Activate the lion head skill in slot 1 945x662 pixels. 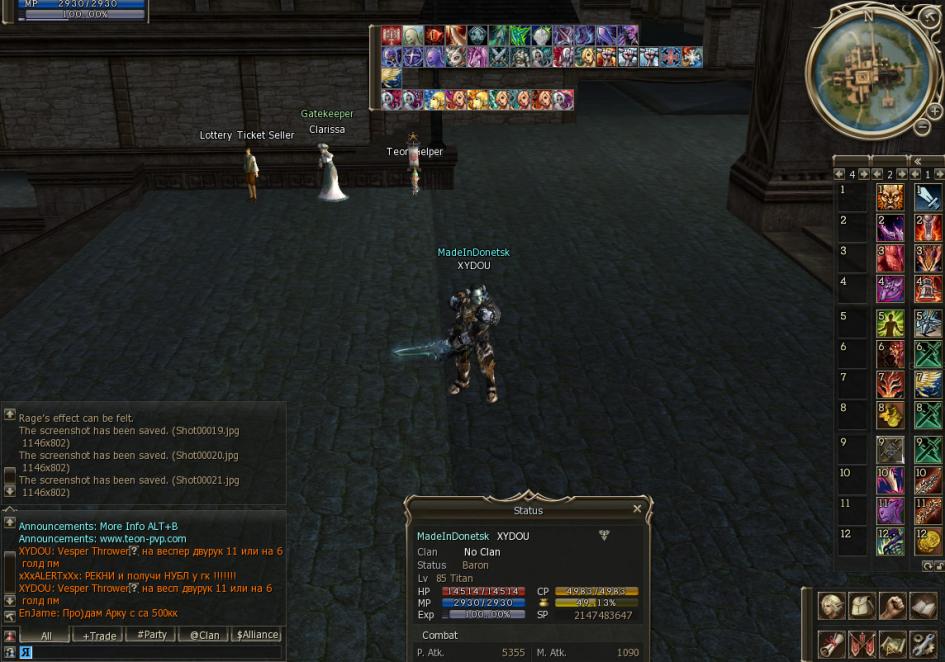point(890,196)
